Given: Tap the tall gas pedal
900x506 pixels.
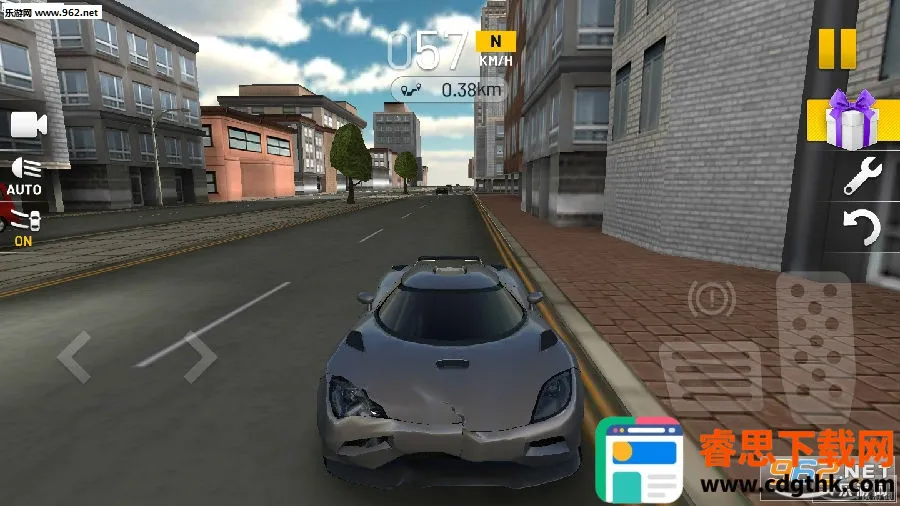Looking at the screenshot, I should (x=811, y=345).
